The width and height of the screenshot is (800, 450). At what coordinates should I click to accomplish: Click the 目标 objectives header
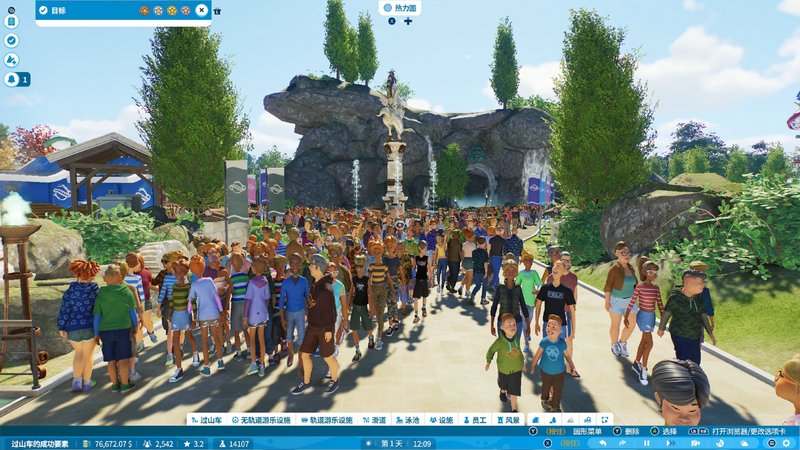pos(58,10)
